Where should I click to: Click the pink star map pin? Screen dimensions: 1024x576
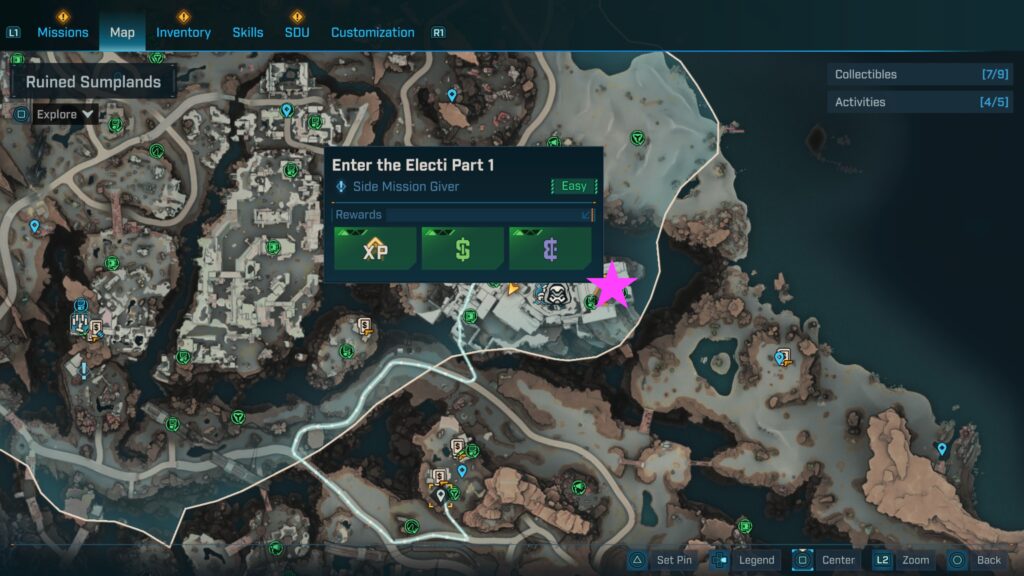[613, 286]
